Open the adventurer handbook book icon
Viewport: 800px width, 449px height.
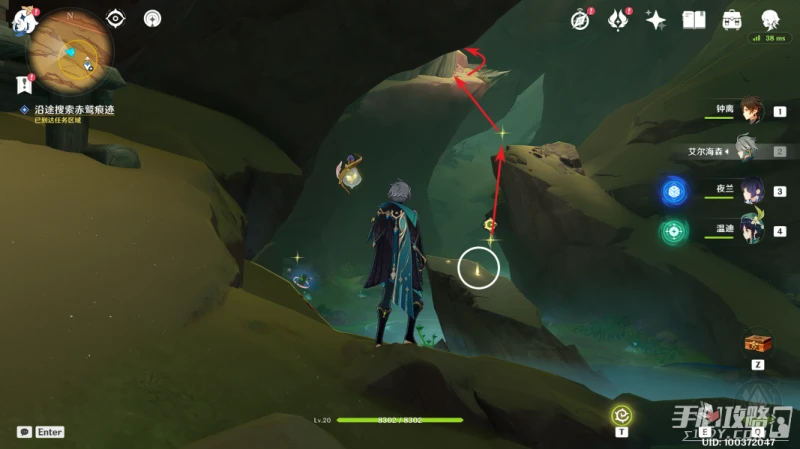point(694,19)
